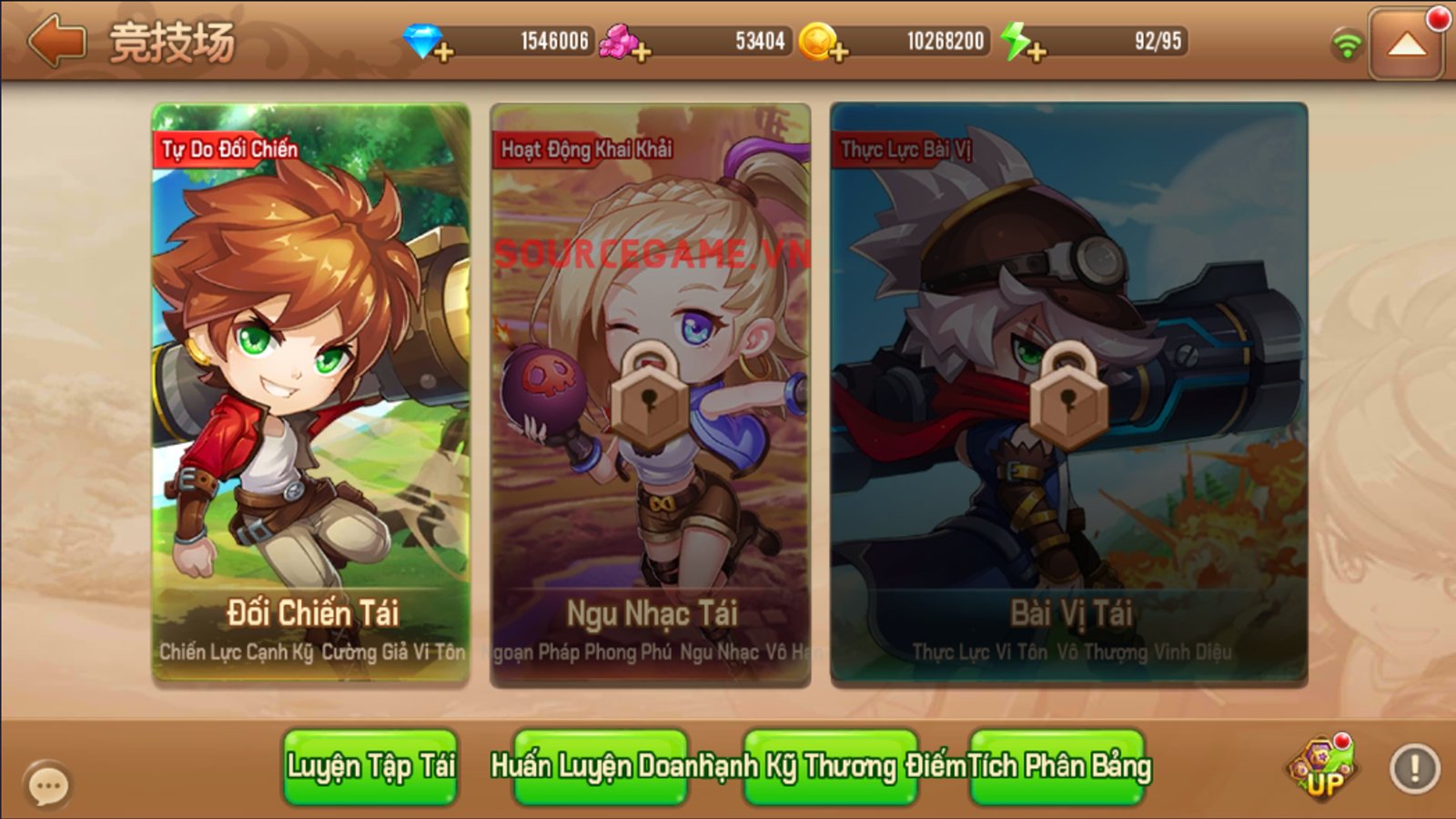Show the Tích Phân Bảng leaderboard
Screen dimensions: 1456x819
point(1057,766)
